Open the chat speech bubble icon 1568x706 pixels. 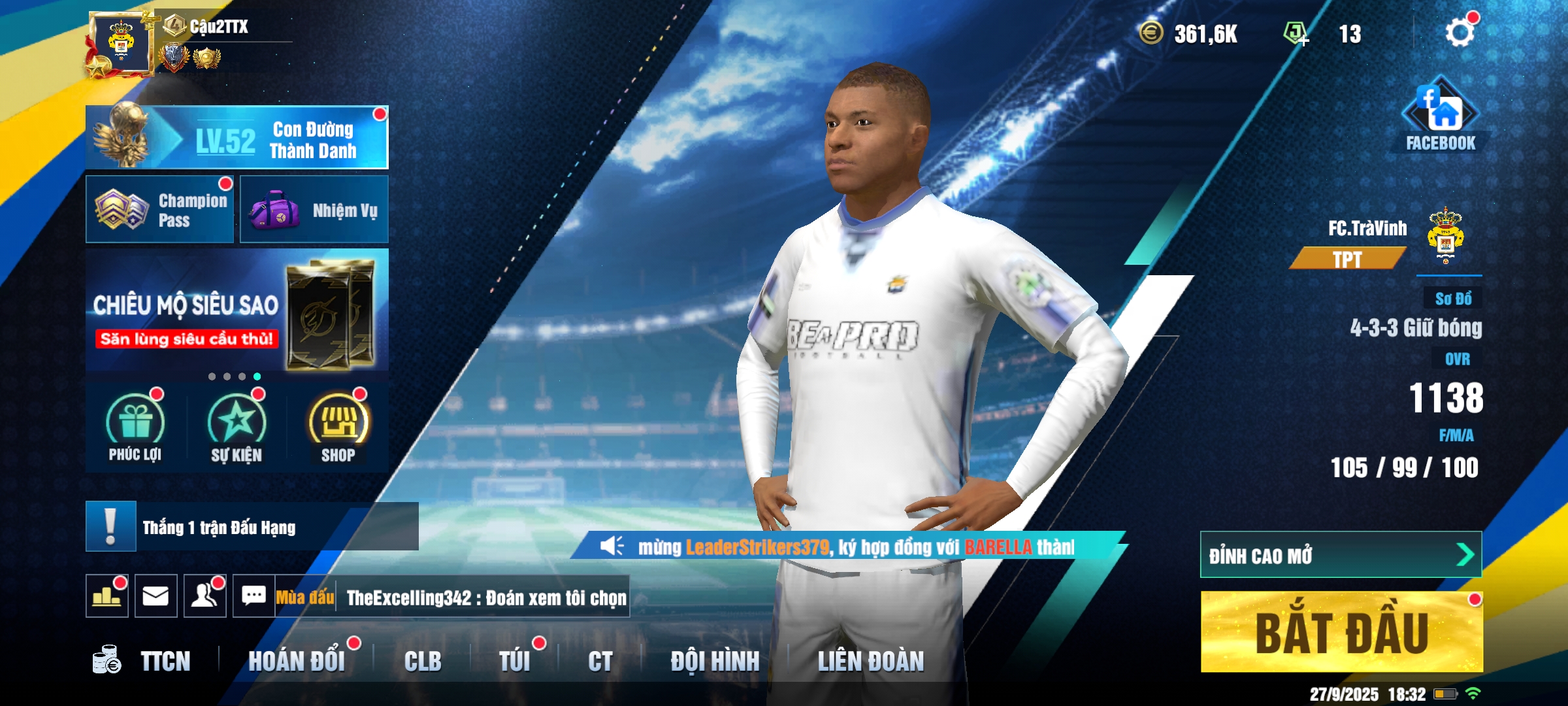254,596
